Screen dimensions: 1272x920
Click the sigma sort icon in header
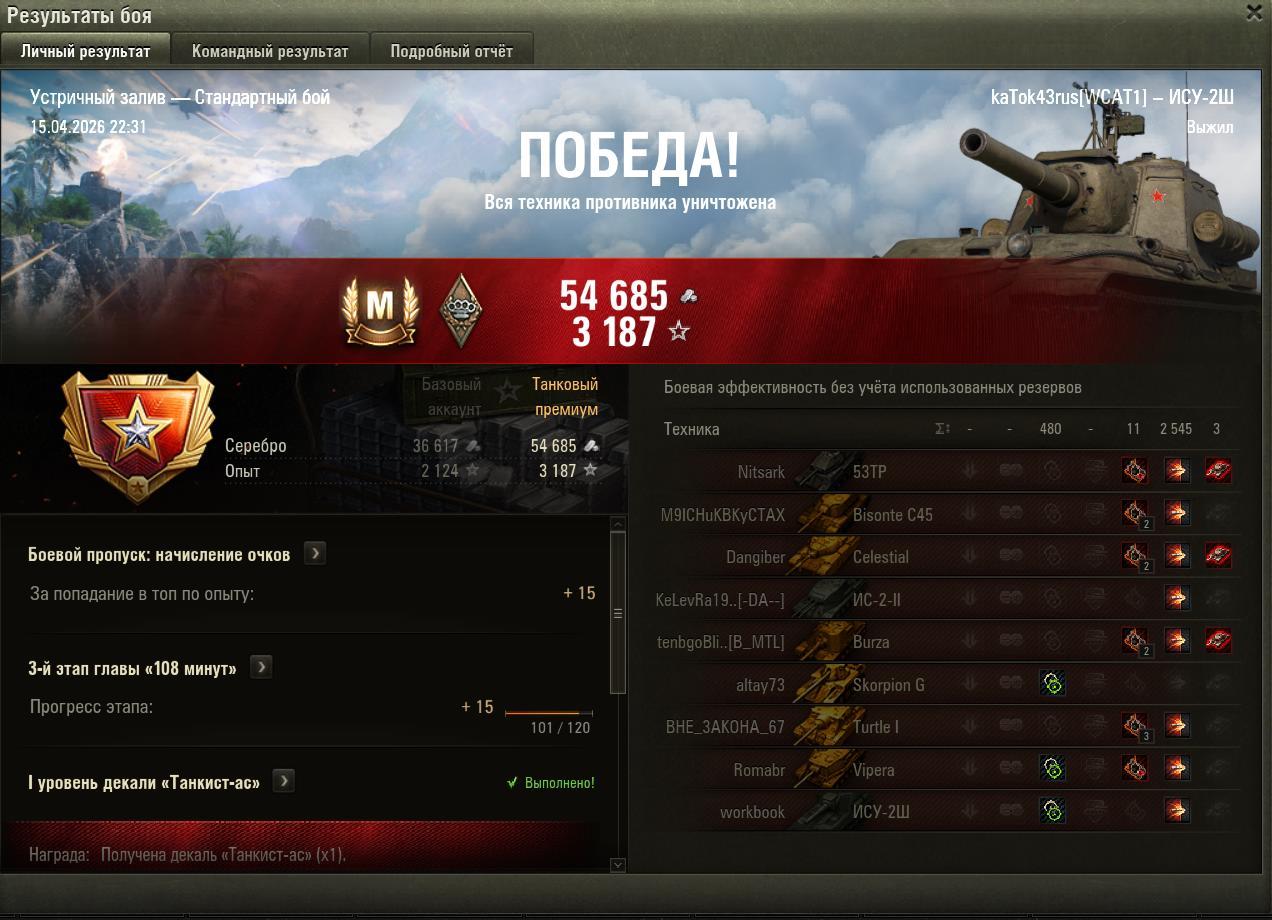pos(942,429)
